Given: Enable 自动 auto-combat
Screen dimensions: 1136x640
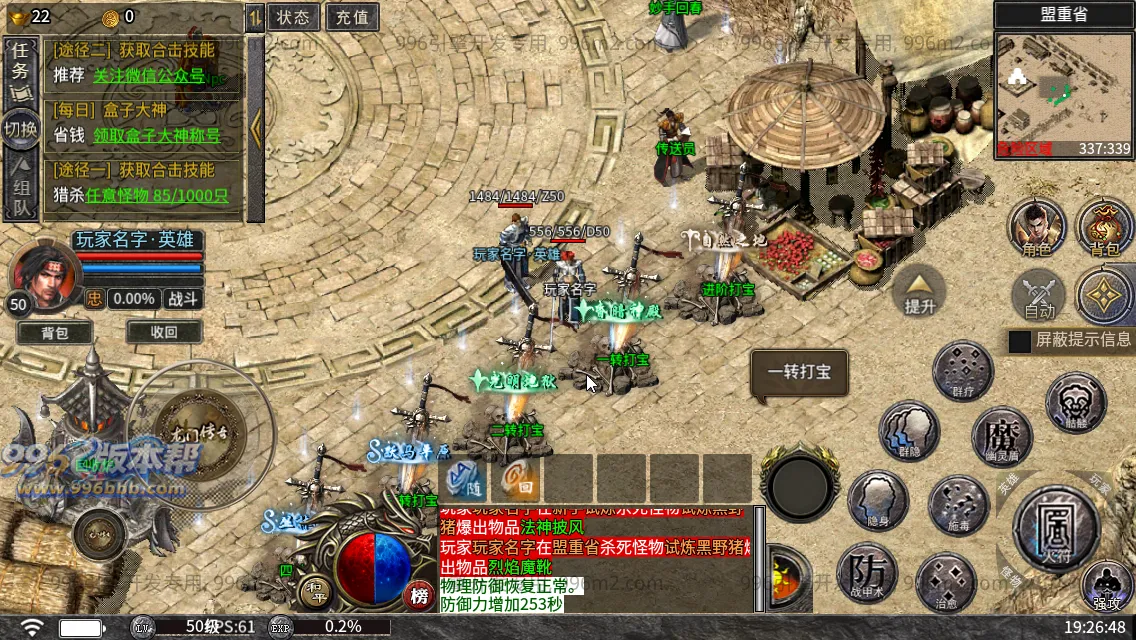Looking at the screenshot, I should click(x=1039, y=296).
